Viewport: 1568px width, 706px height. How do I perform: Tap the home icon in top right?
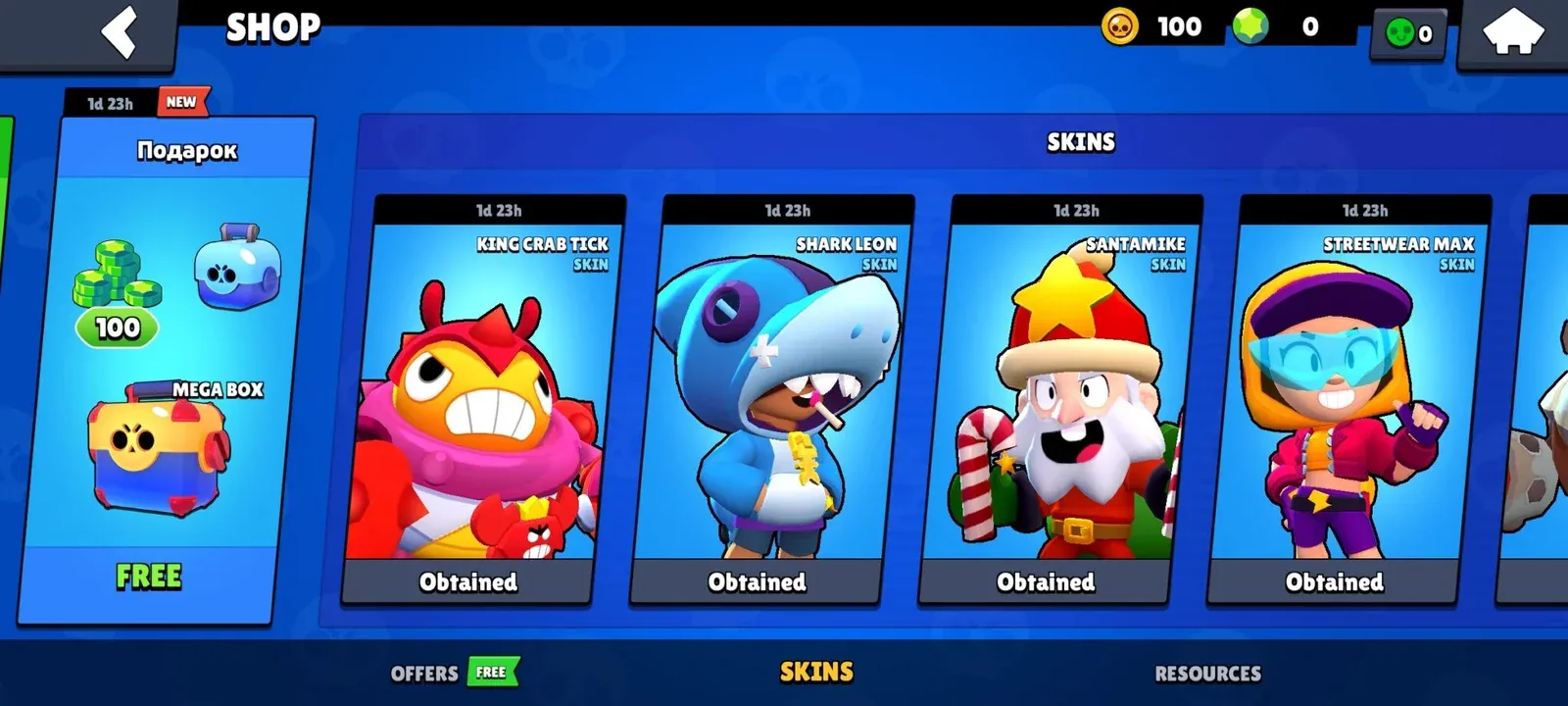coord(1514,32)
